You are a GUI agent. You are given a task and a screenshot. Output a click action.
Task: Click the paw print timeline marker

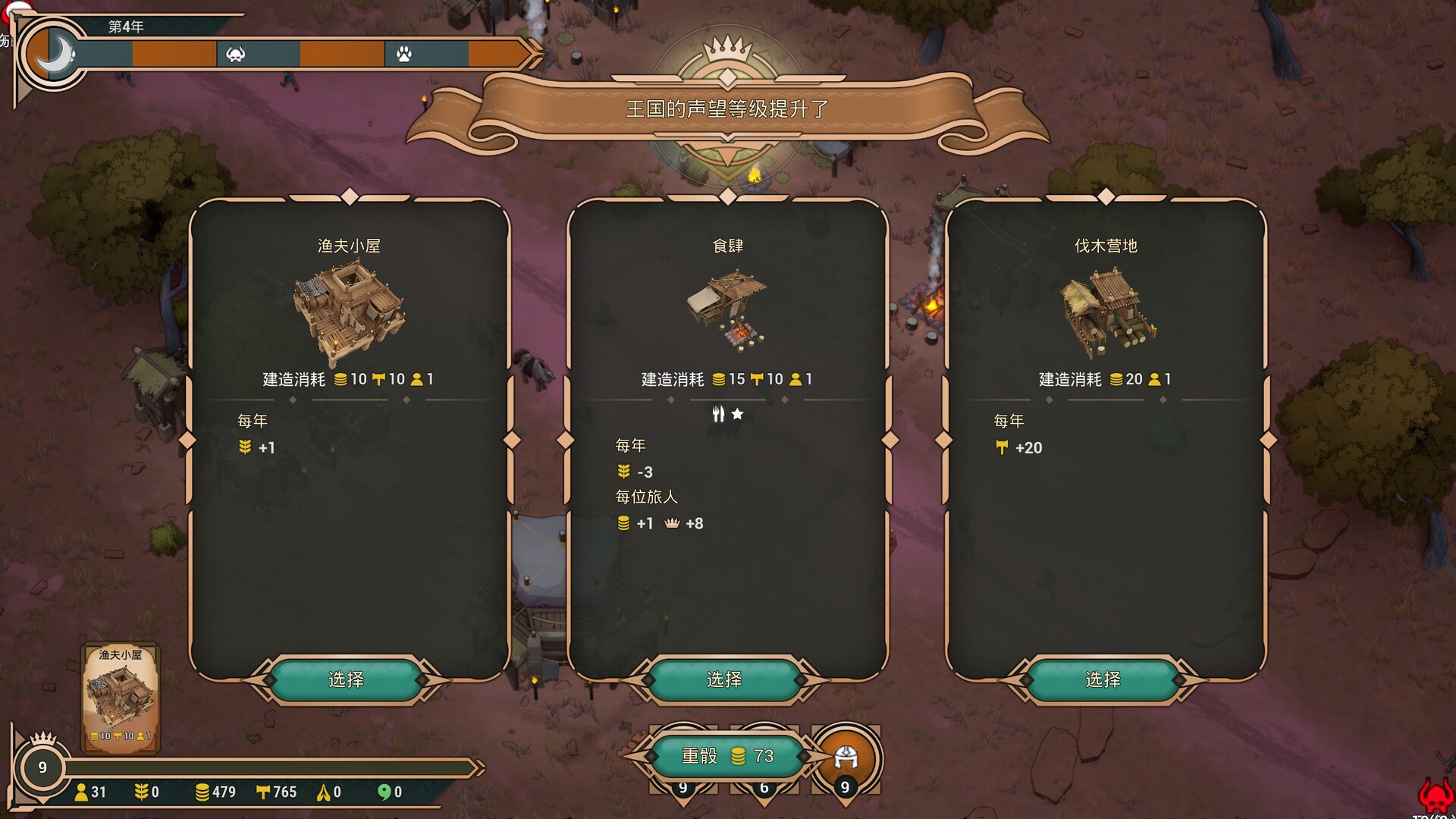coord(404,54)
